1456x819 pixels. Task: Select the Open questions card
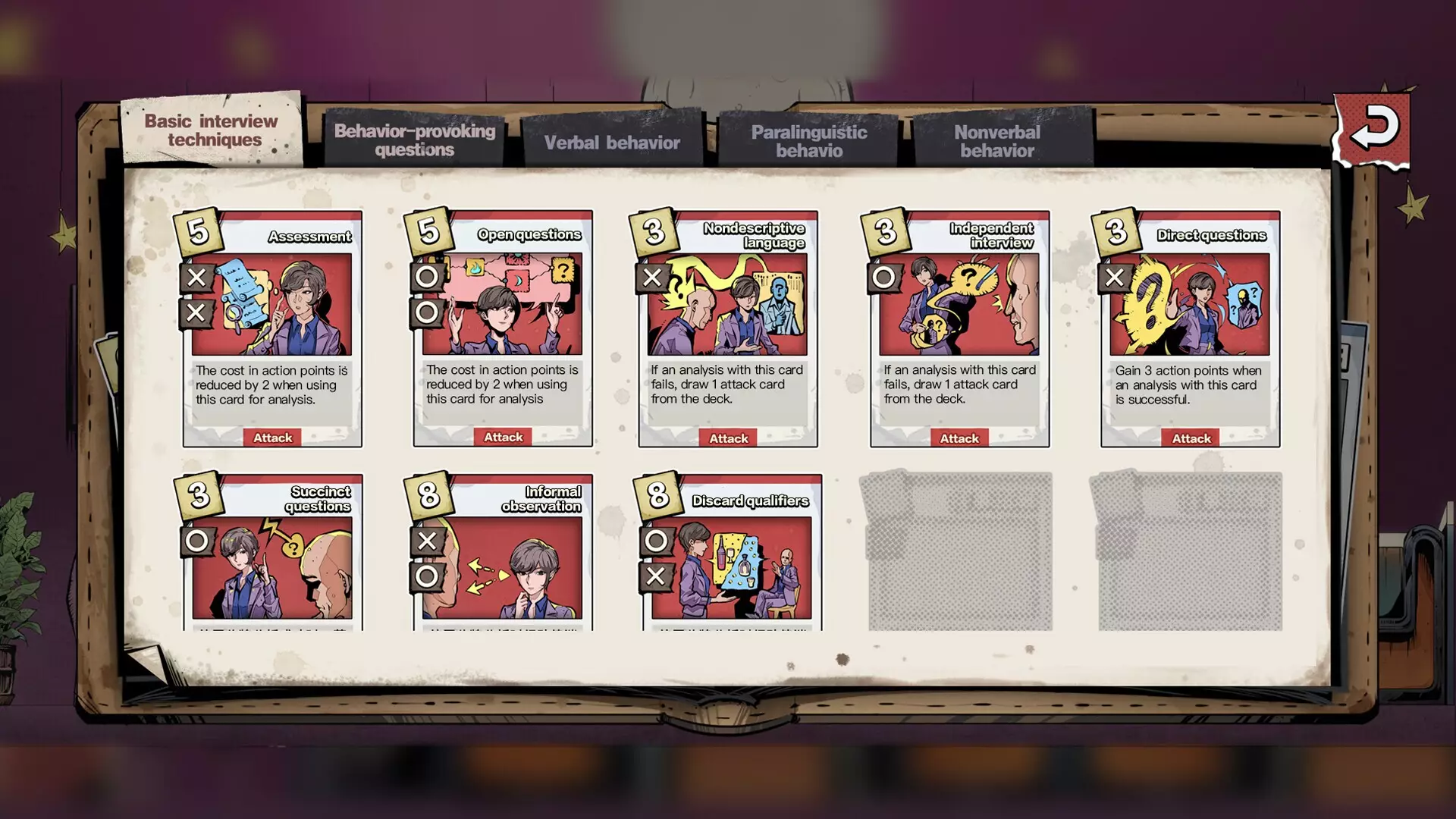point(502,328)
